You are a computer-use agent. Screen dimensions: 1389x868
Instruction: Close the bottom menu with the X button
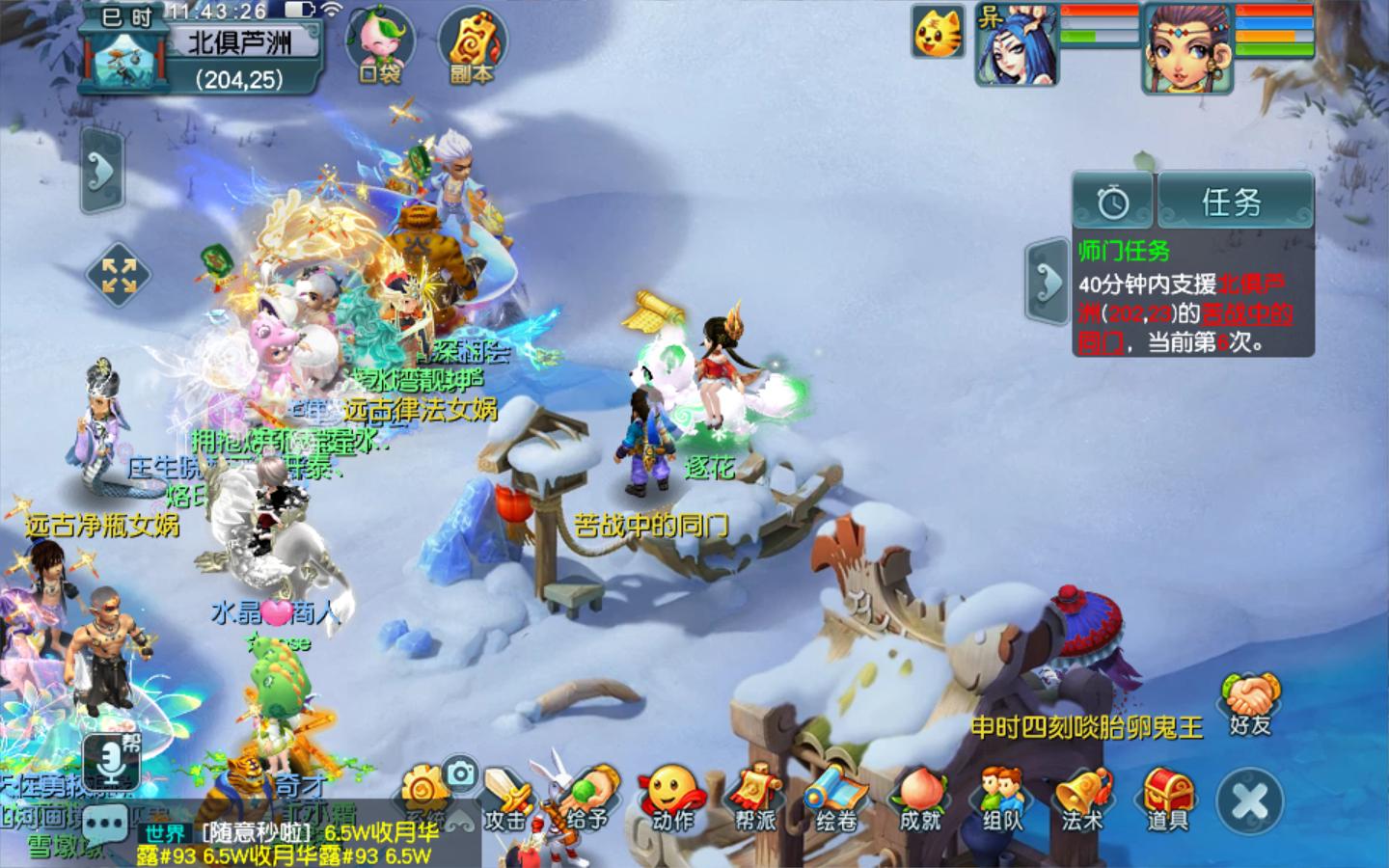[1250, 802]
